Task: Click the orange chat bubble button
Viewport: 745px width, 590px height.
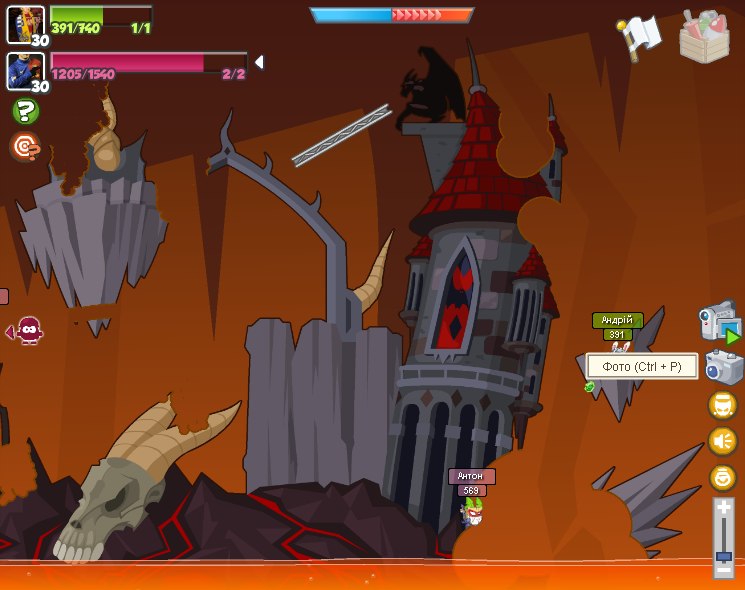Action: [x=722, y=405]
